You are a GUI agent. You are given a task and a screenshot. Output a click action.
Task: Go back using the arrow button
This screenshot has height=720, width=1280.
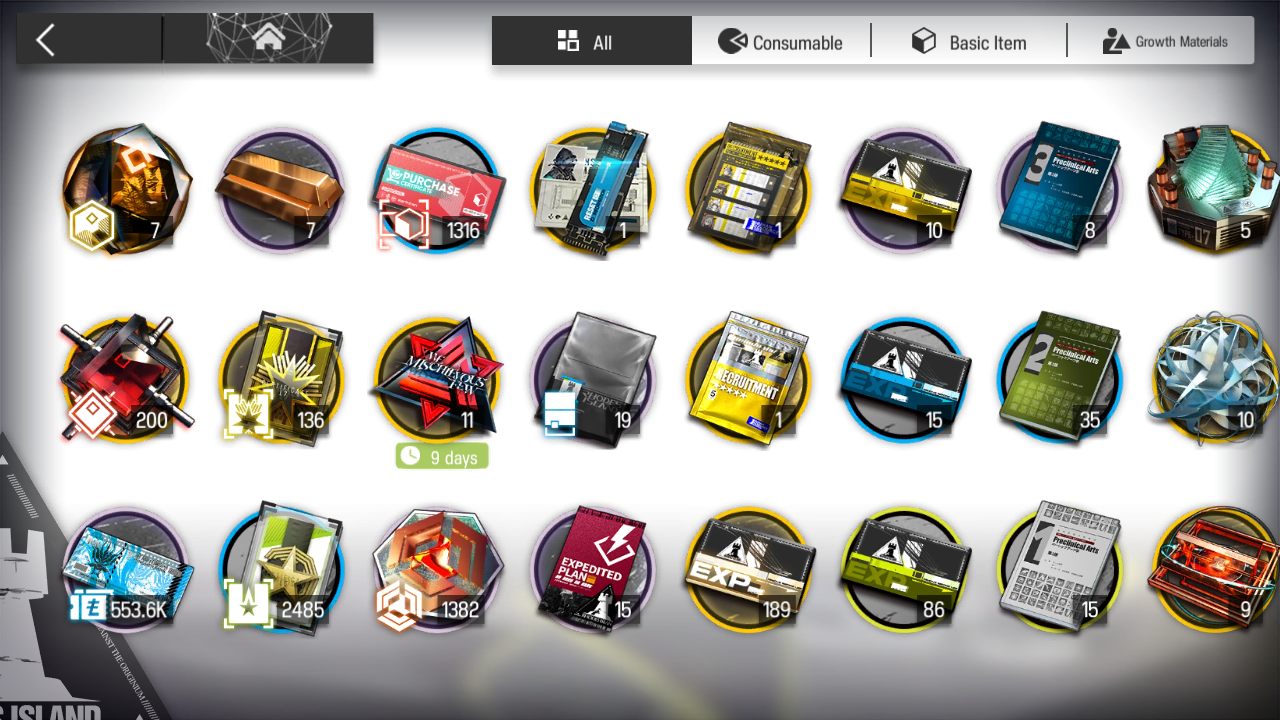[x=46, y=40]
